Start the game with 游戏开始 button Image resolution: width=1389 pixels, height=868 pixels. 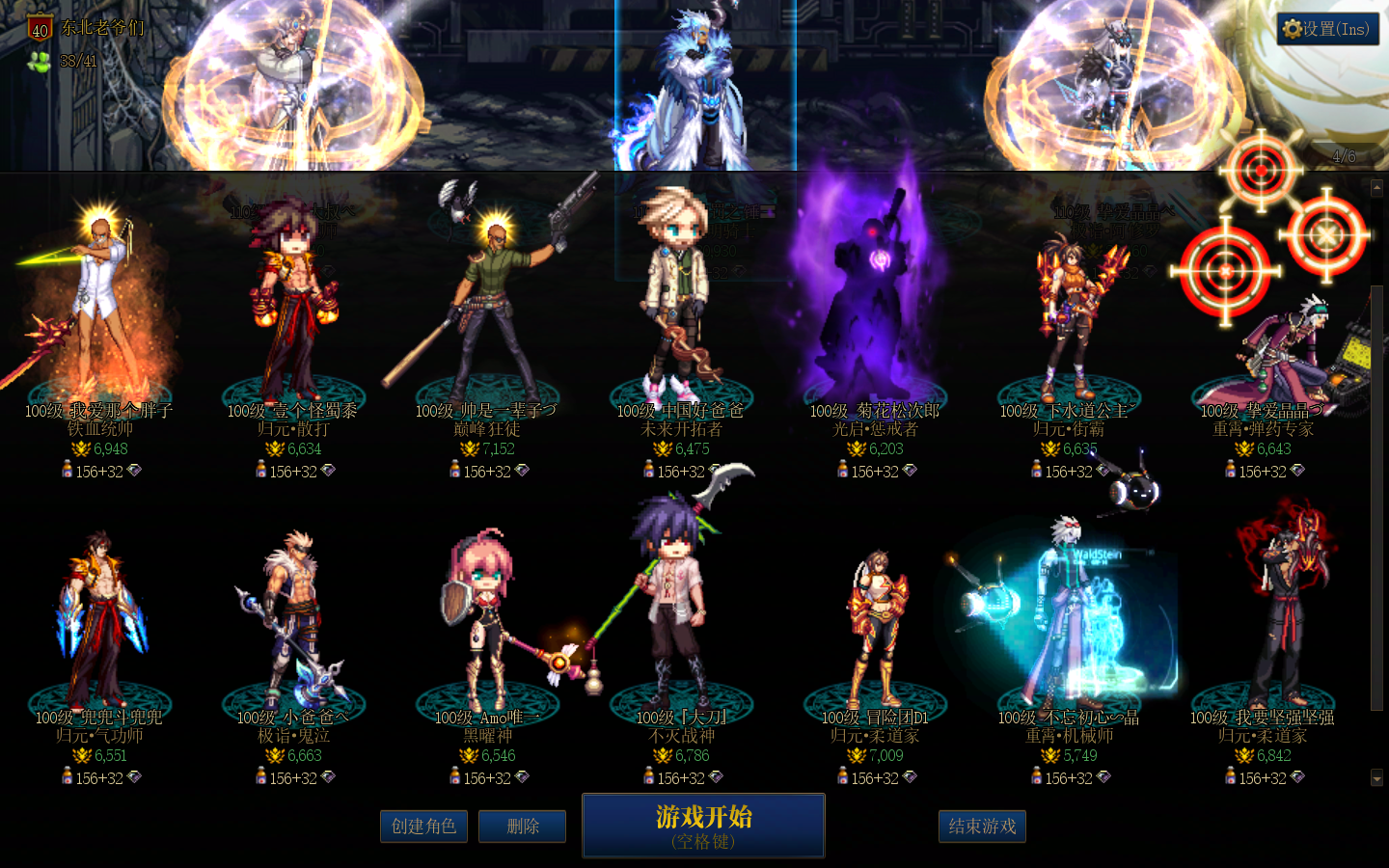point(703,825)
